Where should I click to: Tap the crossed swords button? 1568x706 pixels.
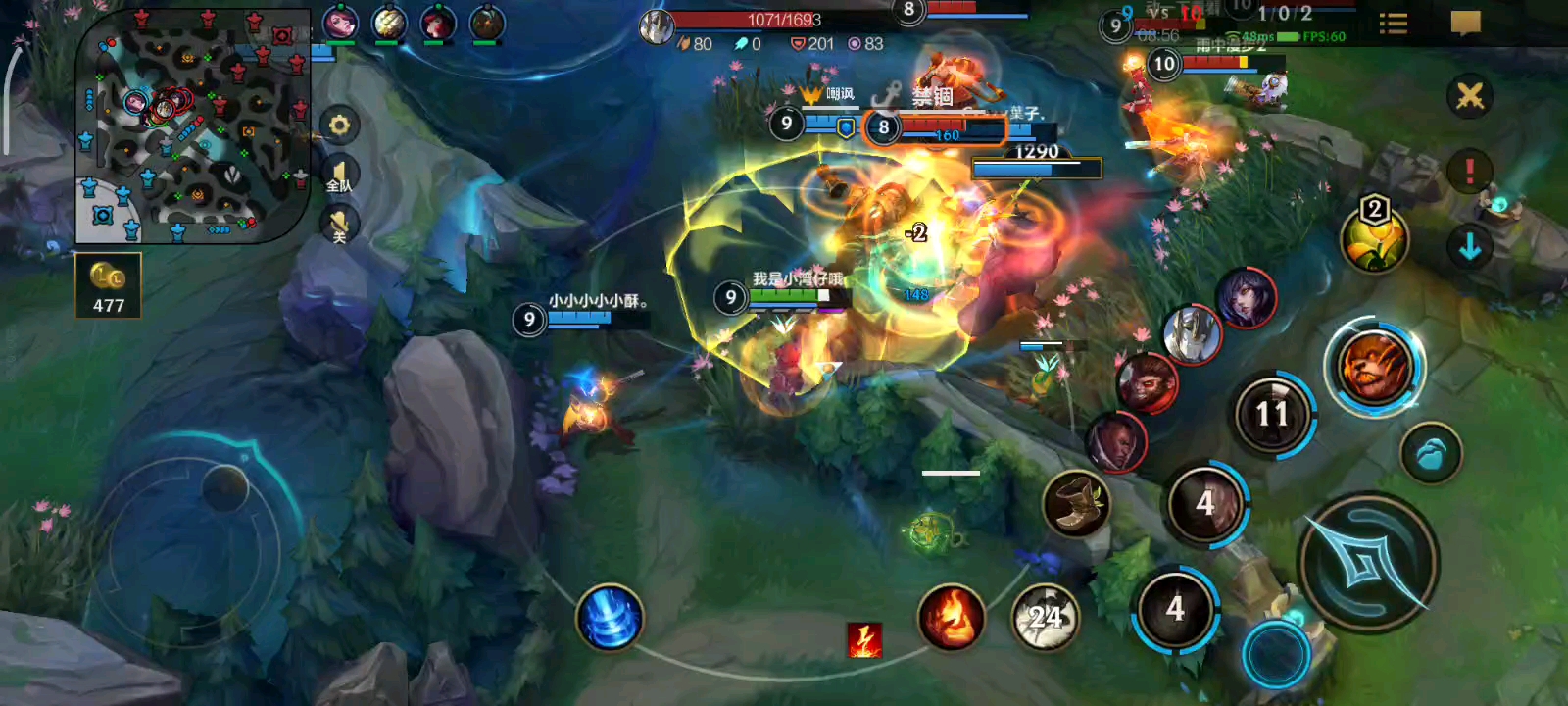click(1469, 96)
